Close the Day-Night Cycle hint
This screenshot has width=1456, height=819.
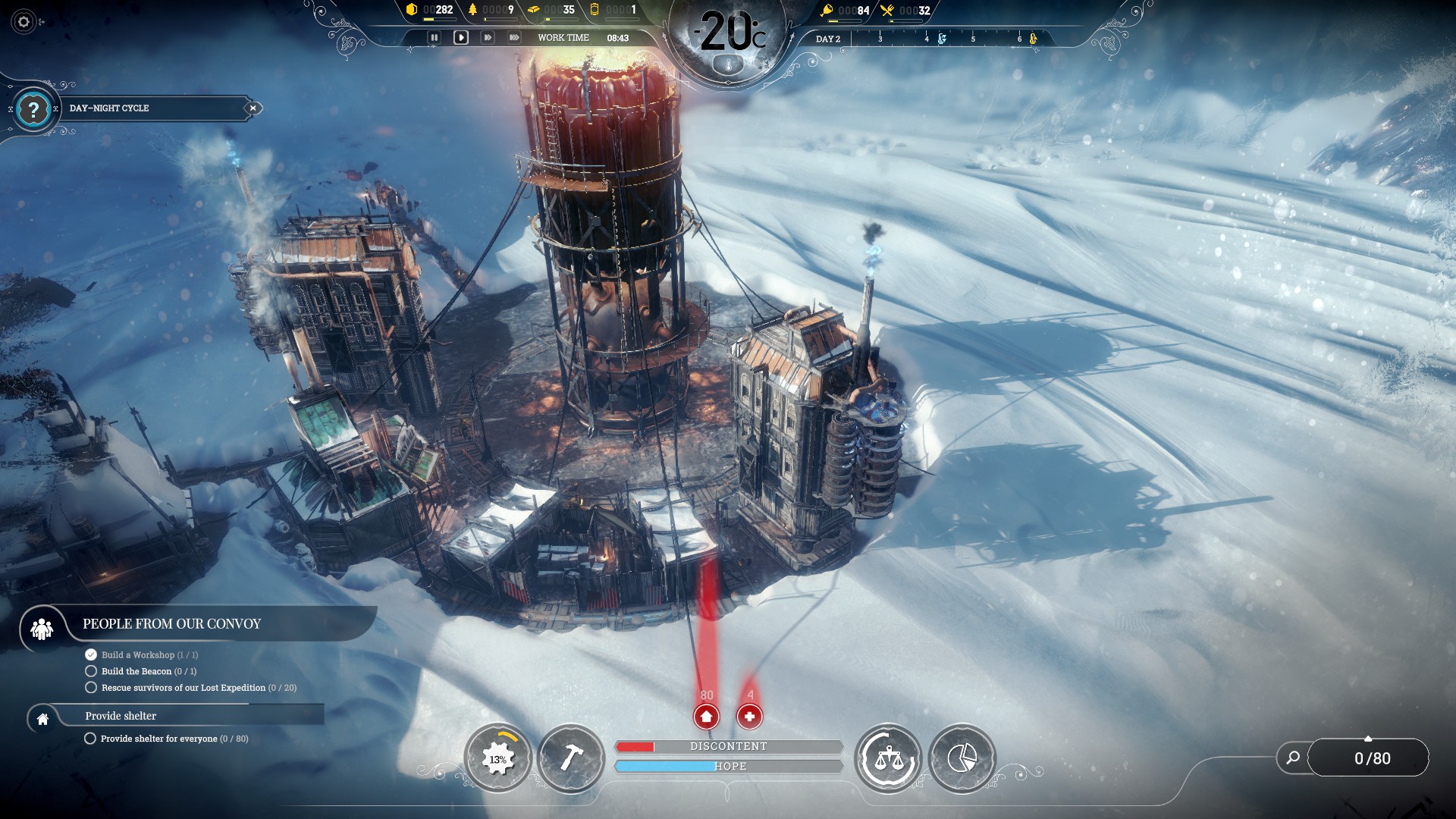tap(253, 108)
